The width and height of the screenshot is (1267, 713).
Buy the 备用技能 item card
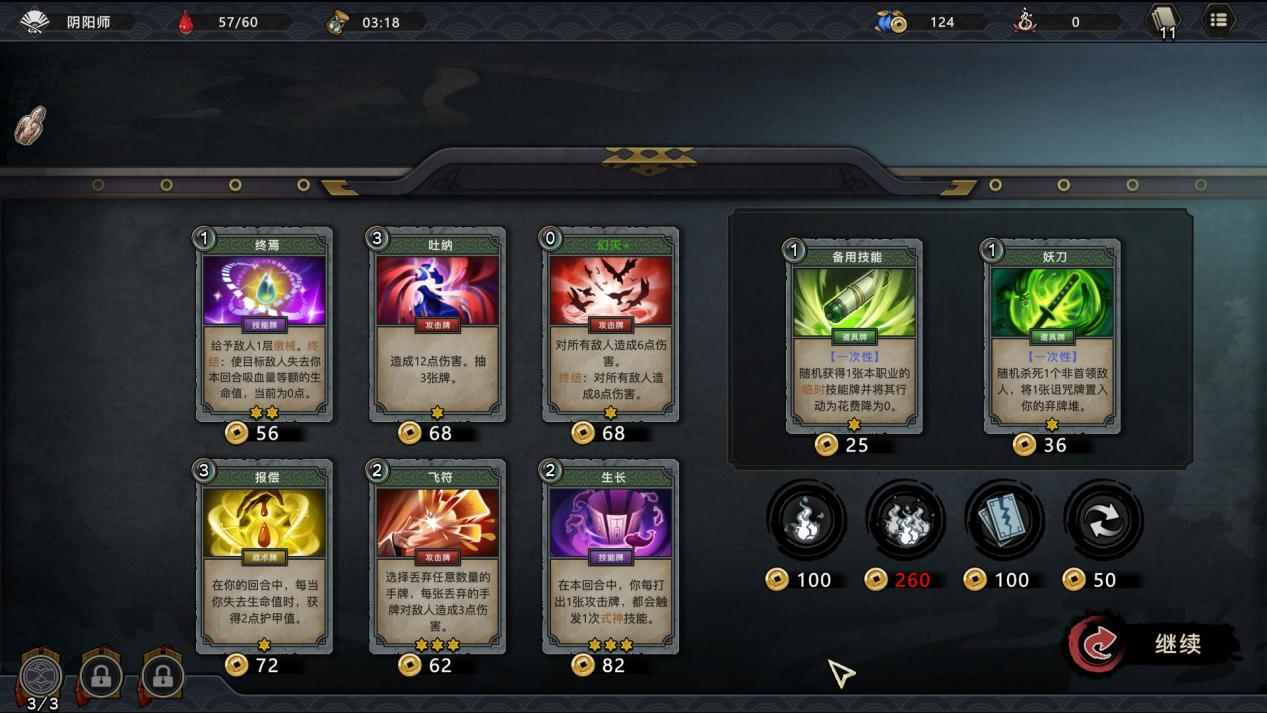855,336
